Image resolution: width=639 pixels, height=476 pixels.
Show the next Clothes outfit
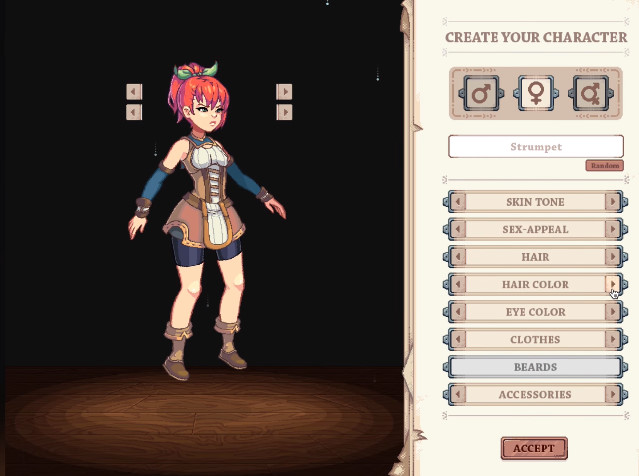[613, 340]
